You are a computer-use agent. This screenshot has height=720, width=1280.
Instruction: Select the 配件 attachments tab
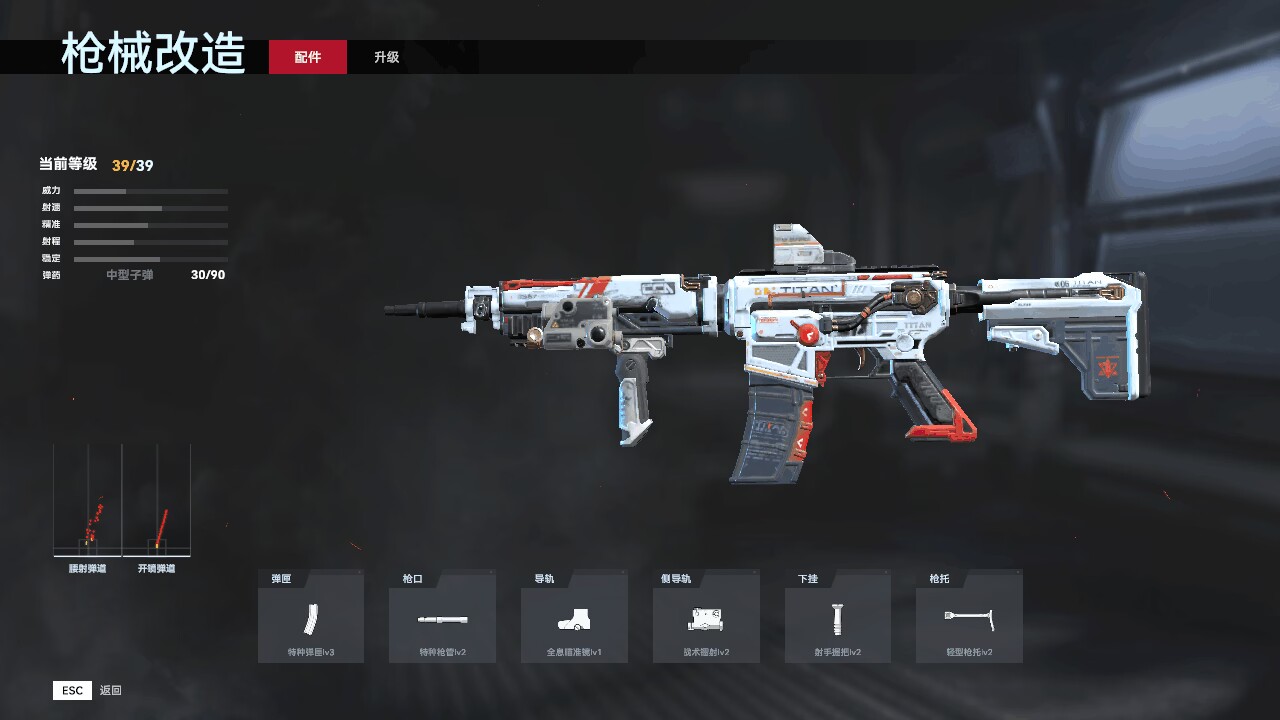(308, 57)
